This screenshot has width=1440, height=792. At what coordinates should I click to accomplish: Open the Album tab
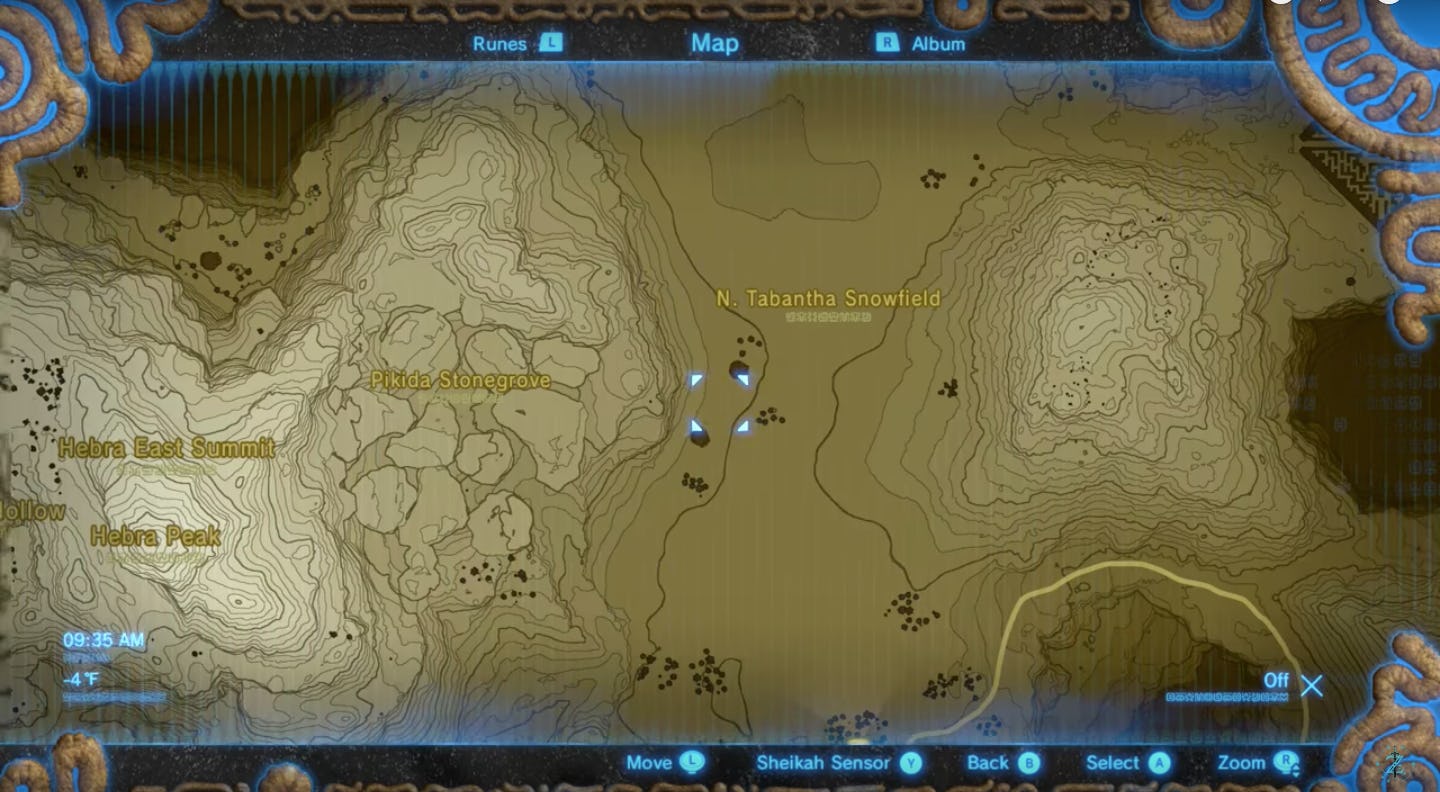pyautogui.click(x=938, y=44)
